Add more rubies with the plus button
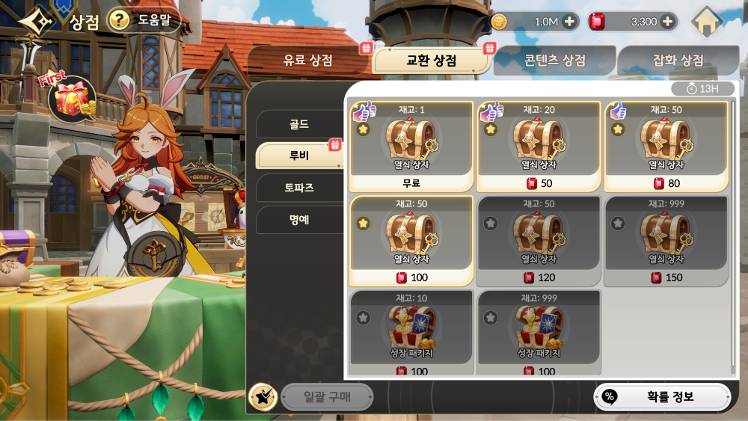The height and width of the screenshot is (421, 748). click(x=668, y=21)
